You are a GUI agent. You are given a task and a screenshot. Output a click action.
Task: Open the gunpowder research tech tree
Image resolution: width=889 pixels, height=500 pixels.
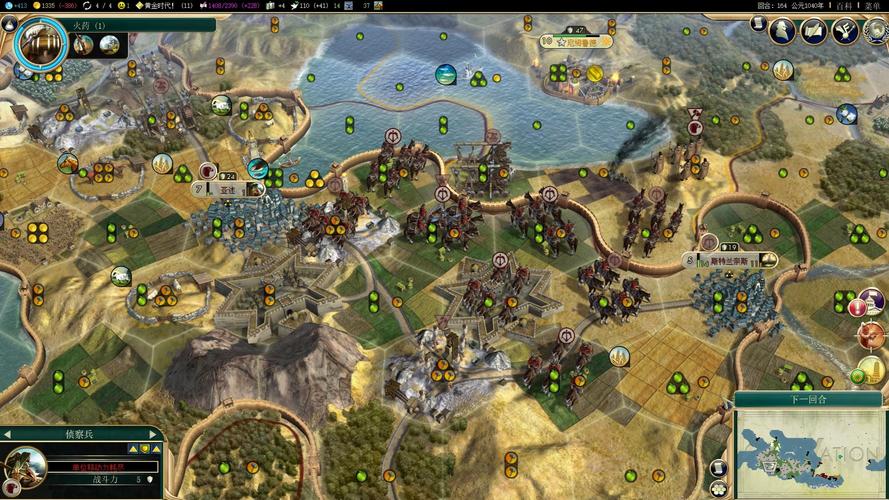(x=41, y=41)
